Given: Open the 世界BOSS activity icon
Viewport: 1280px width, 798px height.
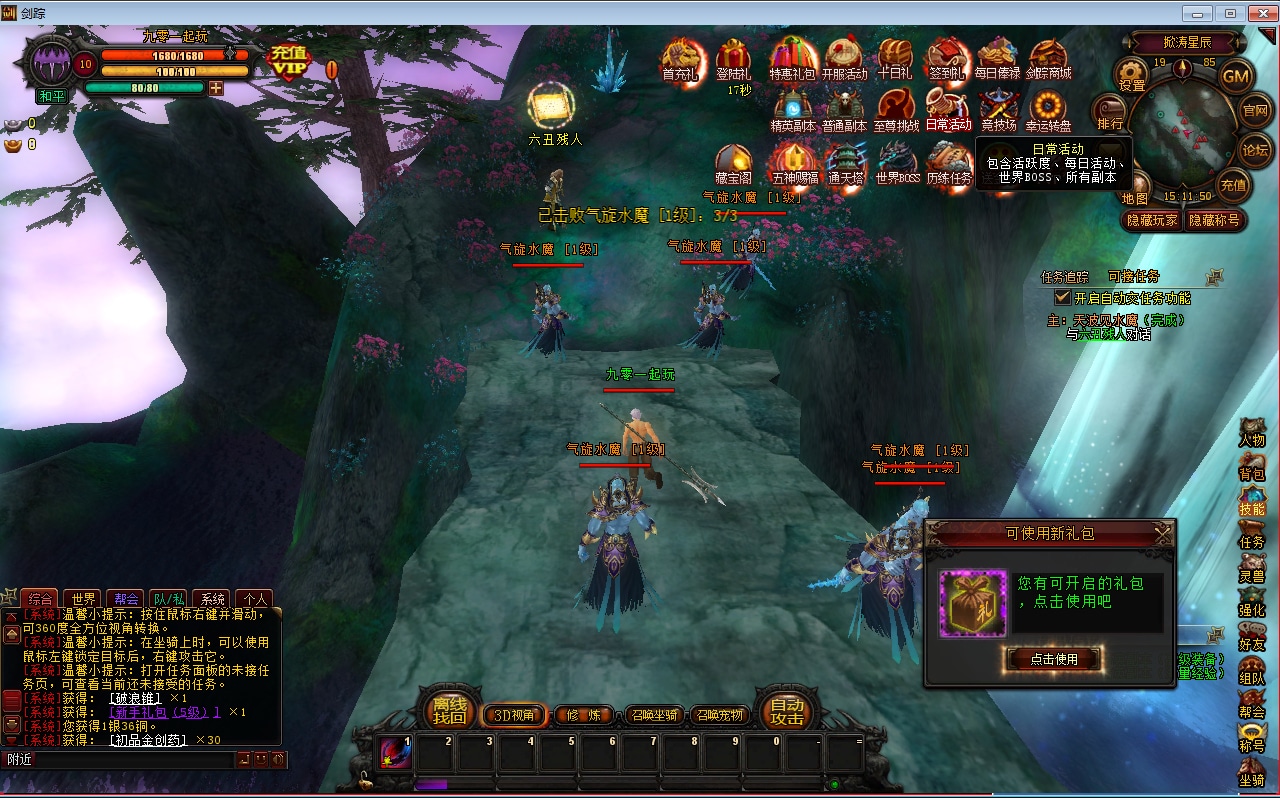Looking at the screenshot, I should 897,164.
